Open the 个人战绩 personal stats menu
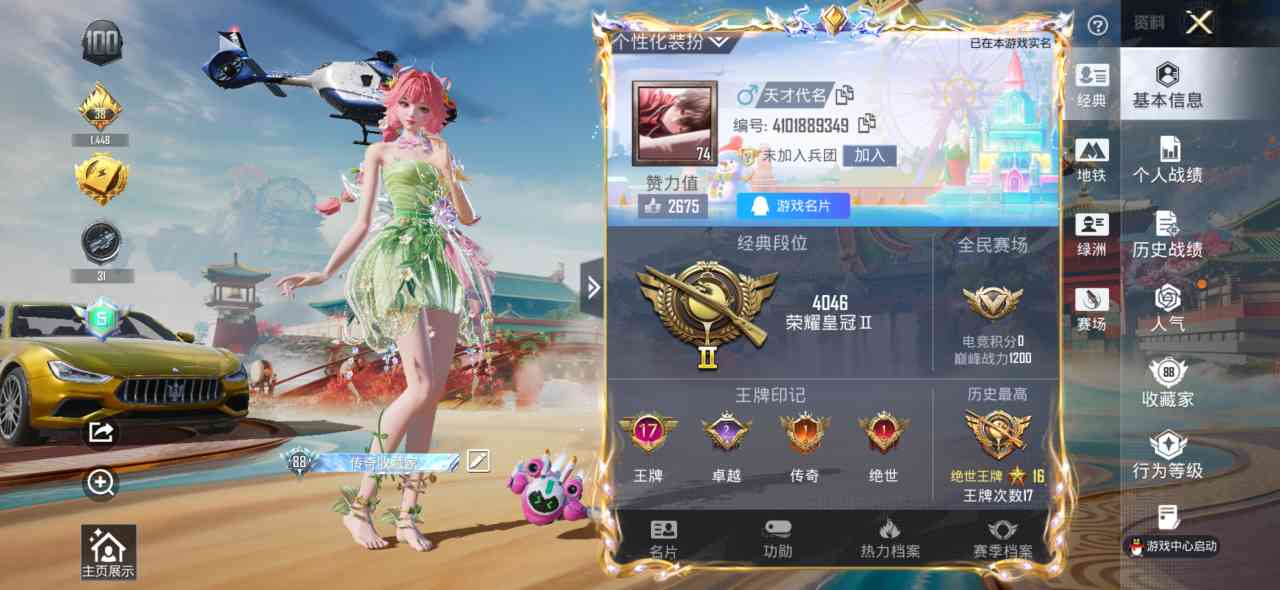 tap(1167, 160)
